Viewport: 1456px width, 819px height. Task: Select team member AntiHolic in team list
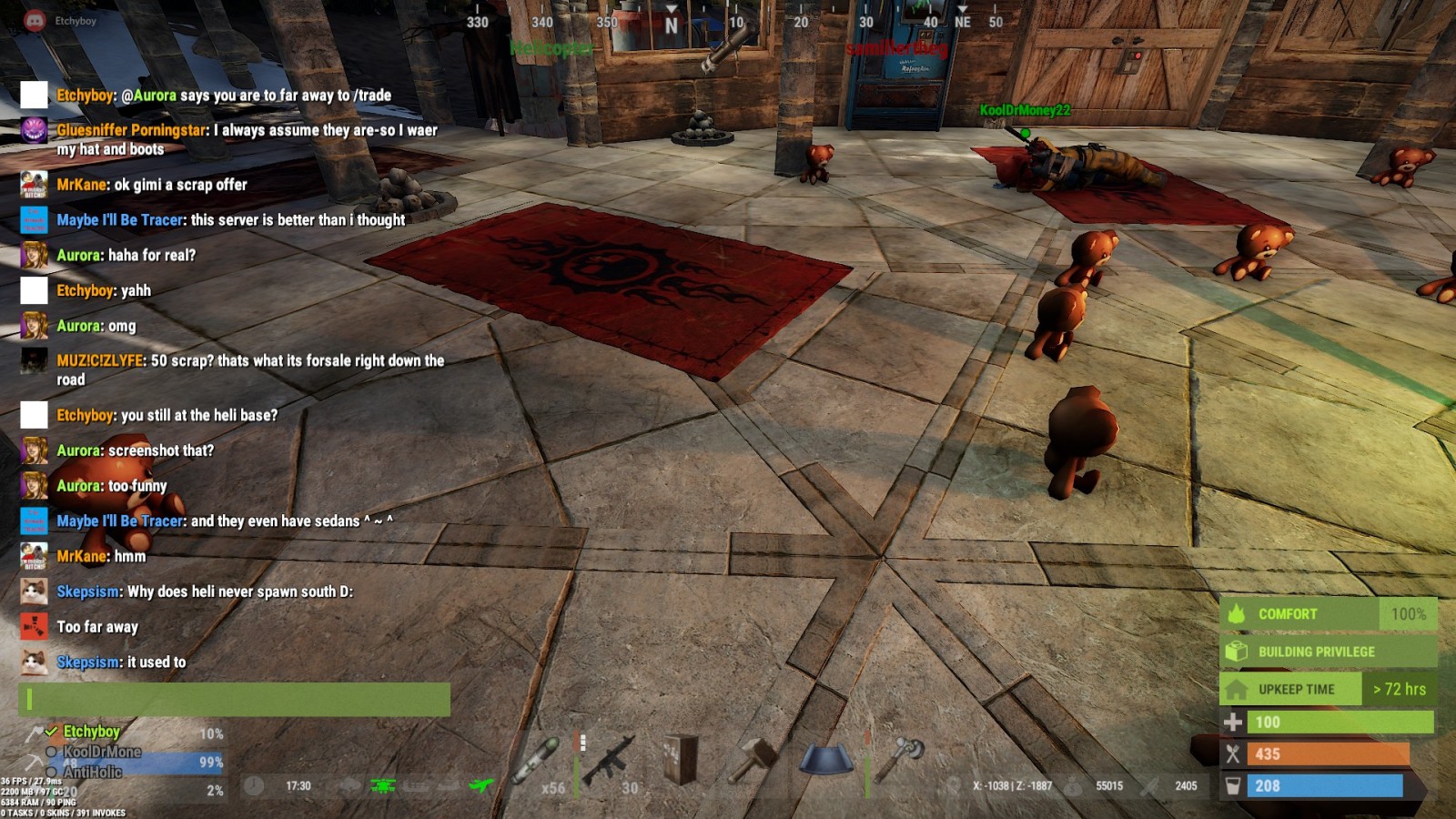point(93,772)
